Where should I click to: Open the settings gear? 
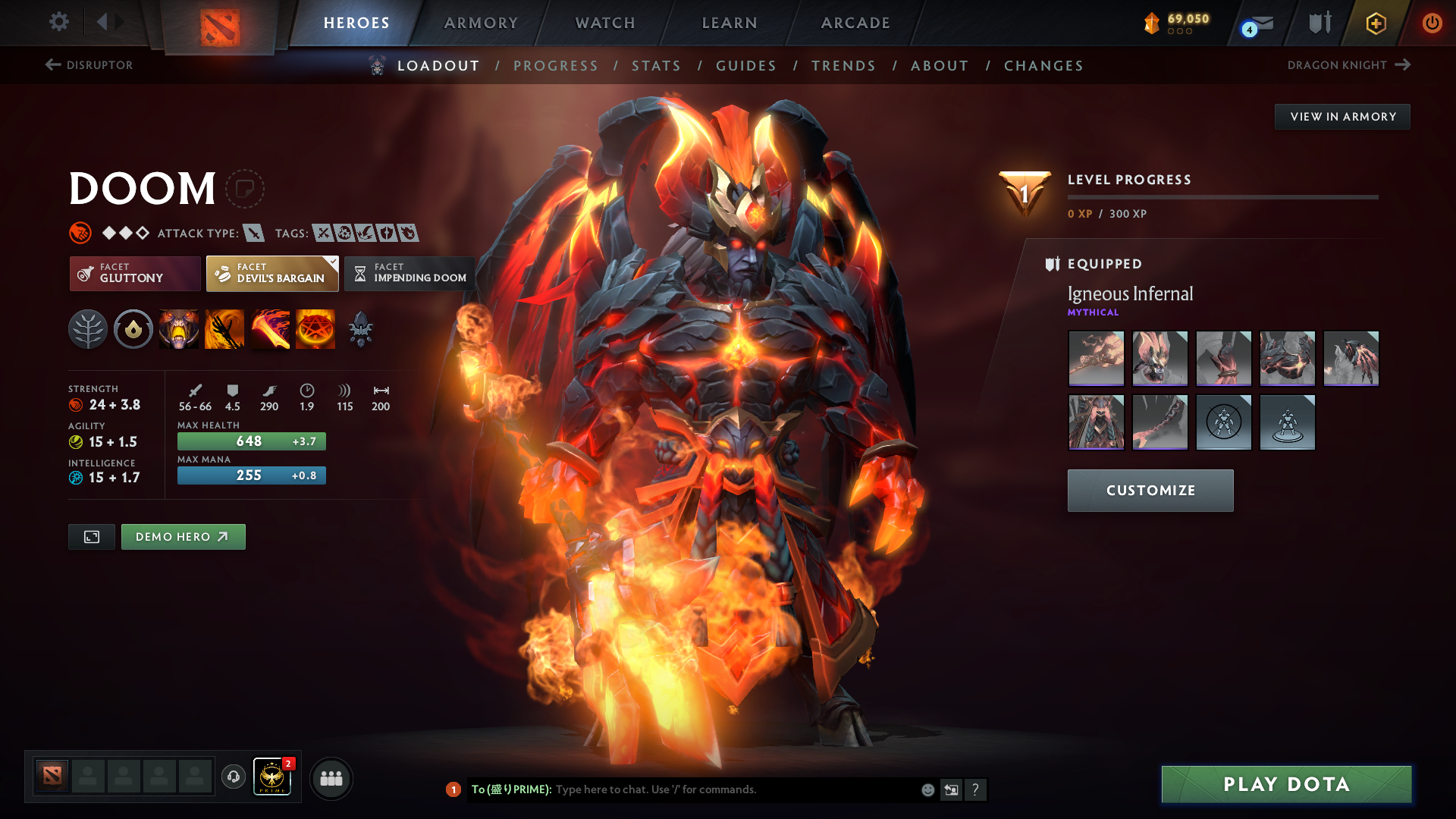pyautogui.click(x=59, y=21)
